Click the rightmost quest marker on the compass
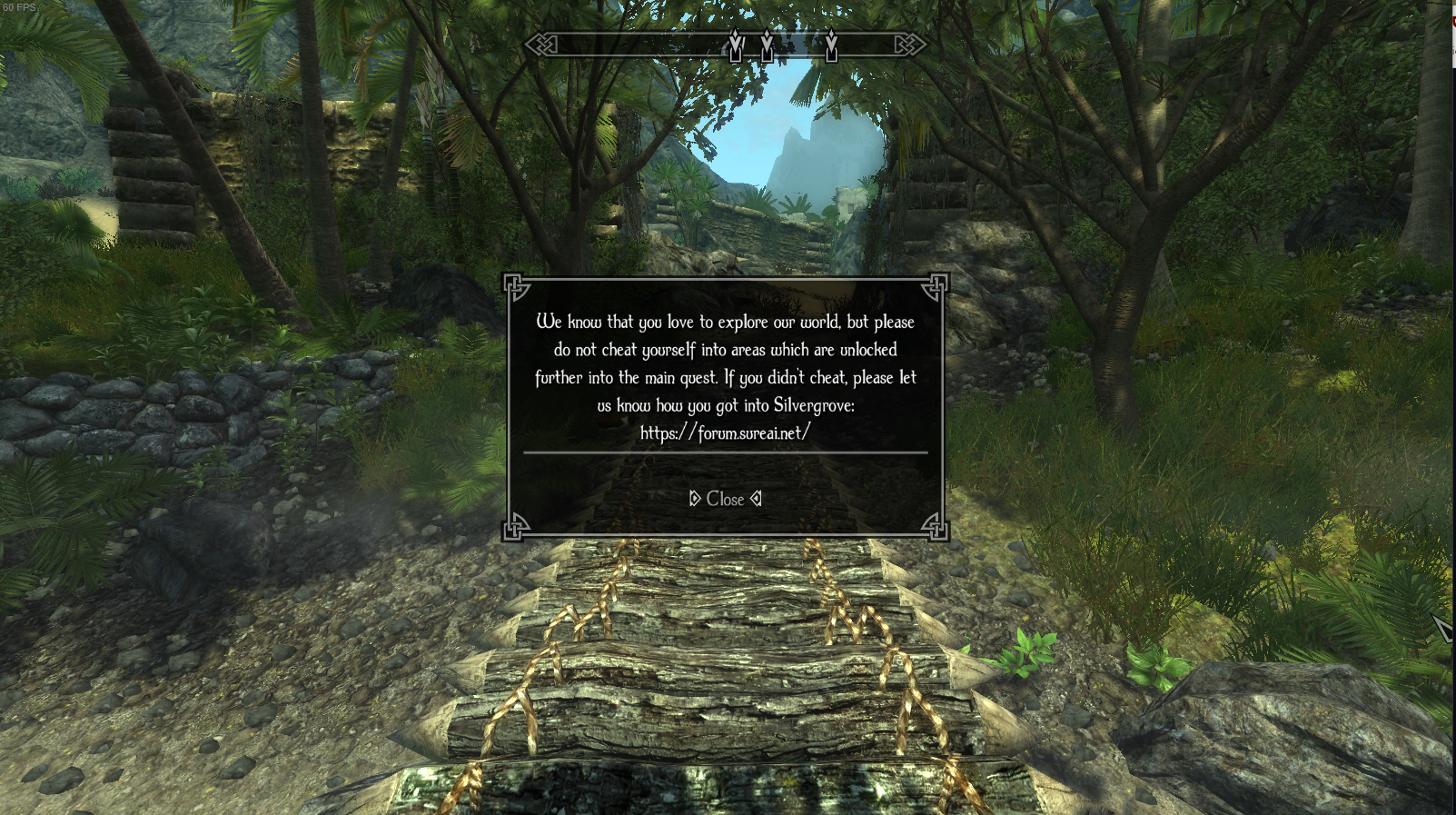 coord(830,44)
